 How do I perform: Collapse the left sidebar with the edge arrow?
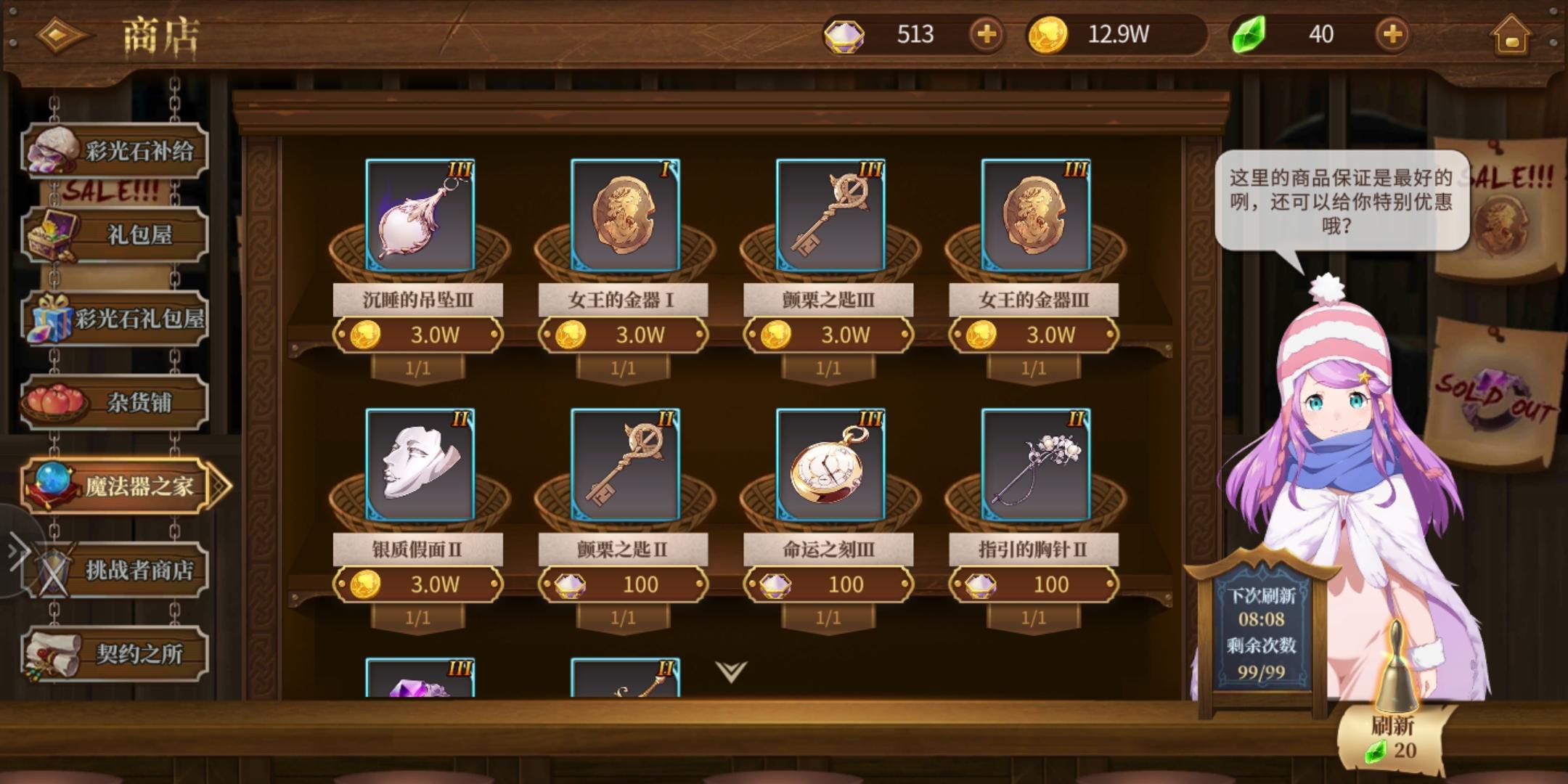pyautogui.click(x=17, y=551)
